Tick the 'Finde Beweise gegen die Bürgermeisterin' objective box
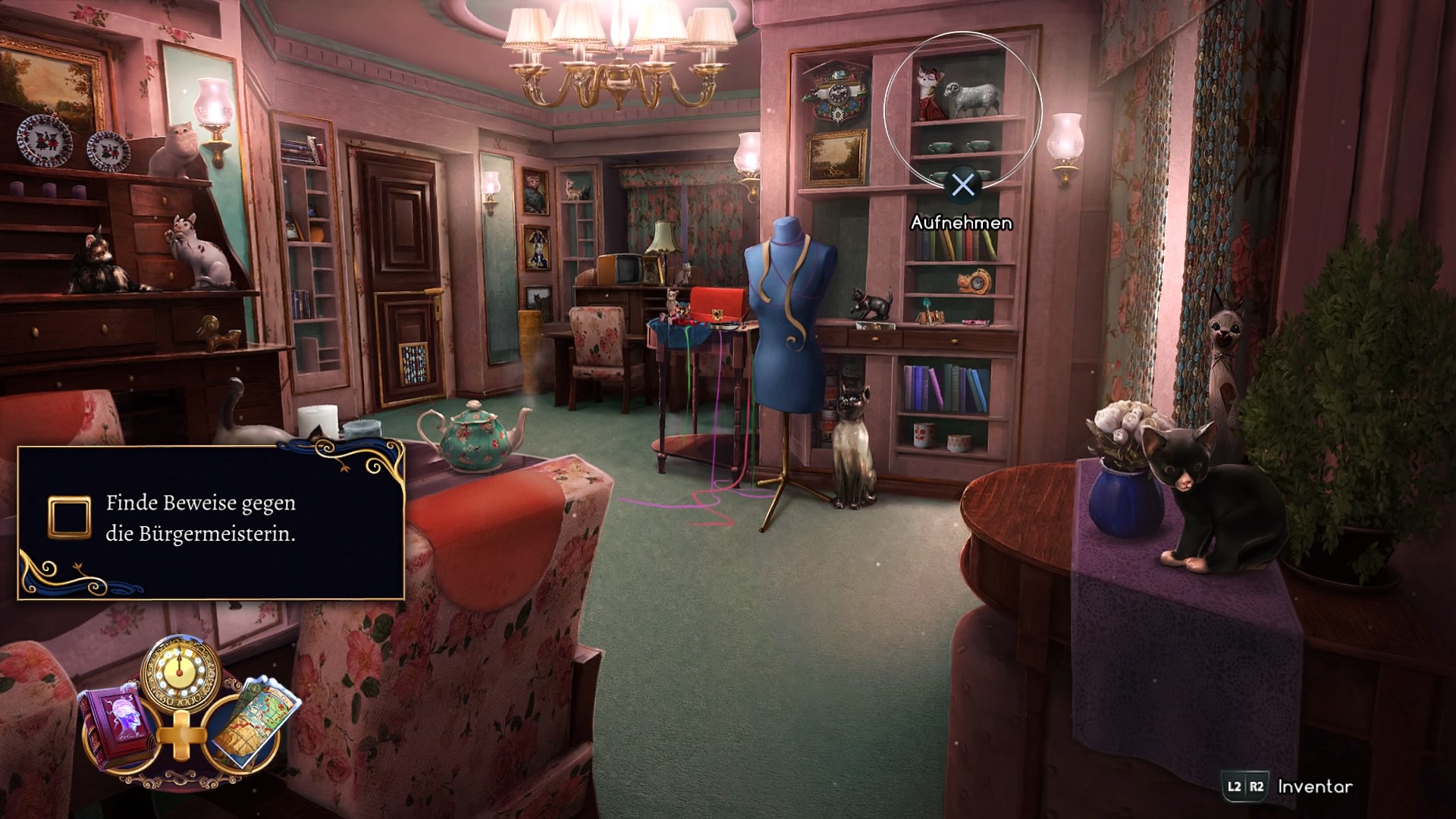 pos(69,518)
